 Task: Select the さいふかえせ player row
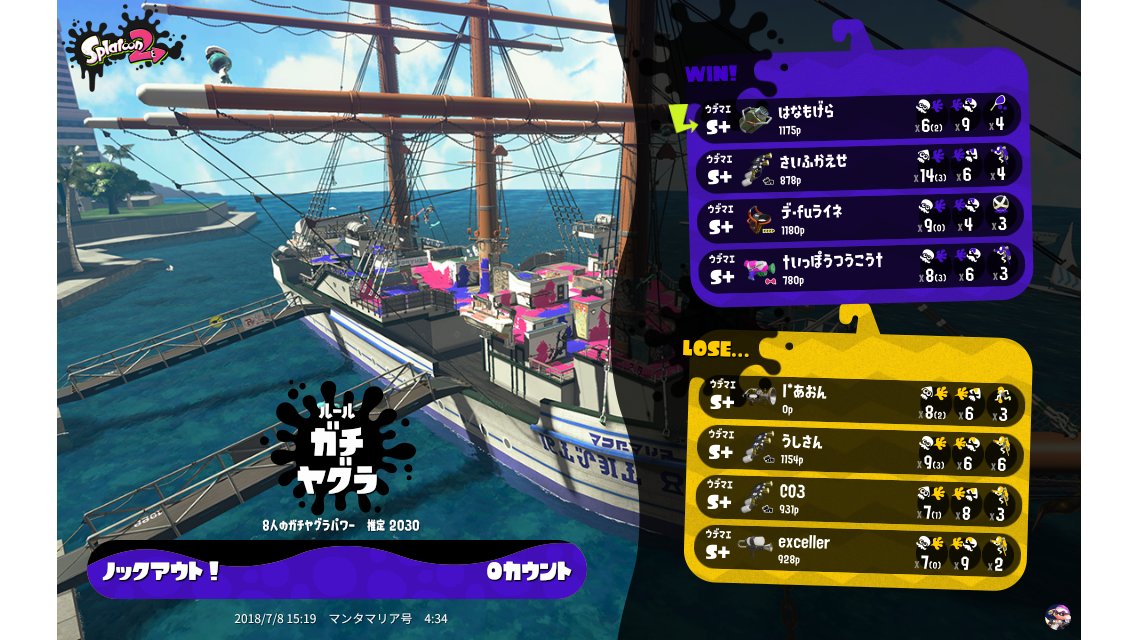point(860,167)
